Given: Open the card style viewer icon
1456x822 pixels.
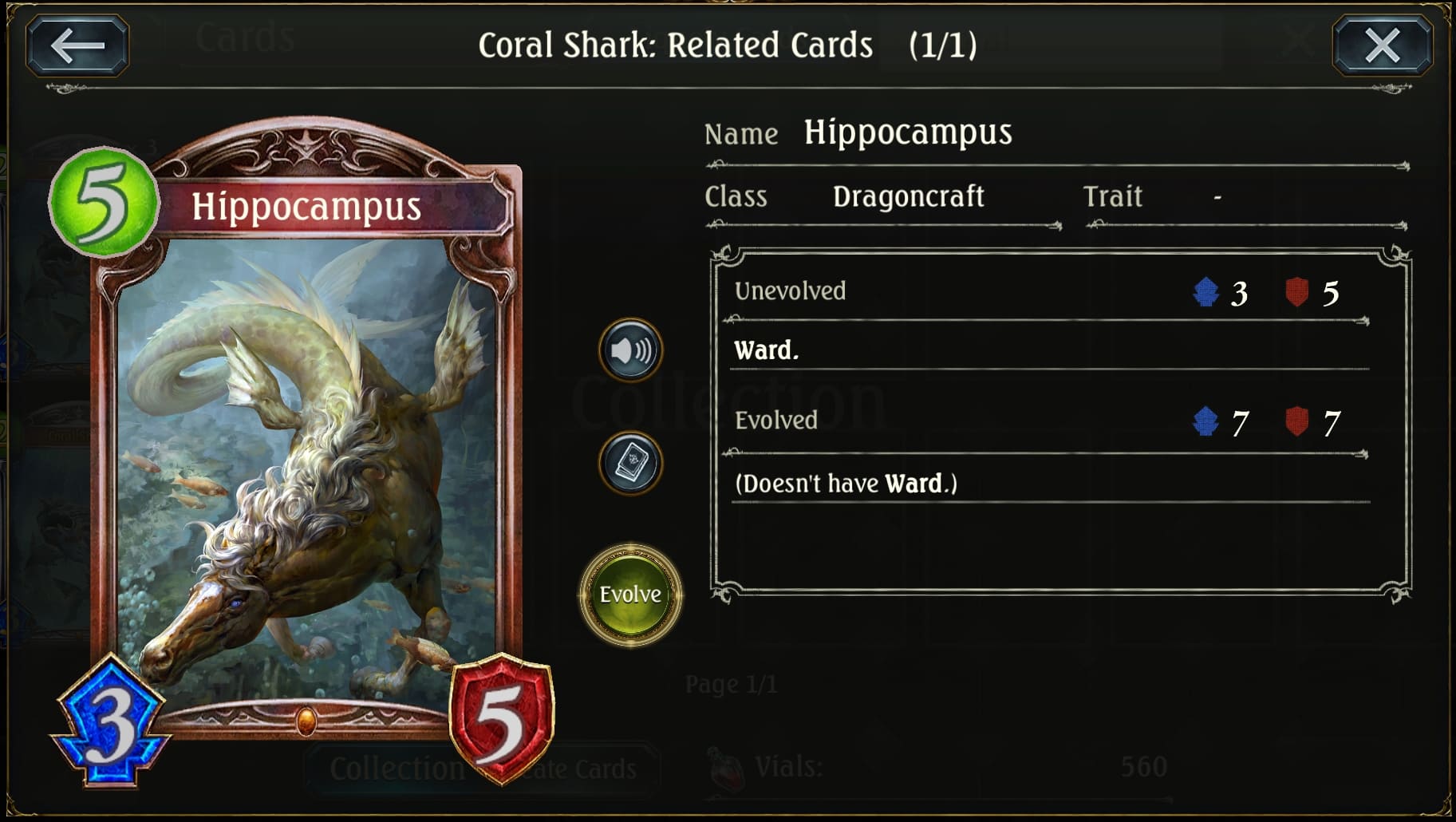Looking at the screenshot, I should click(629, 464).
